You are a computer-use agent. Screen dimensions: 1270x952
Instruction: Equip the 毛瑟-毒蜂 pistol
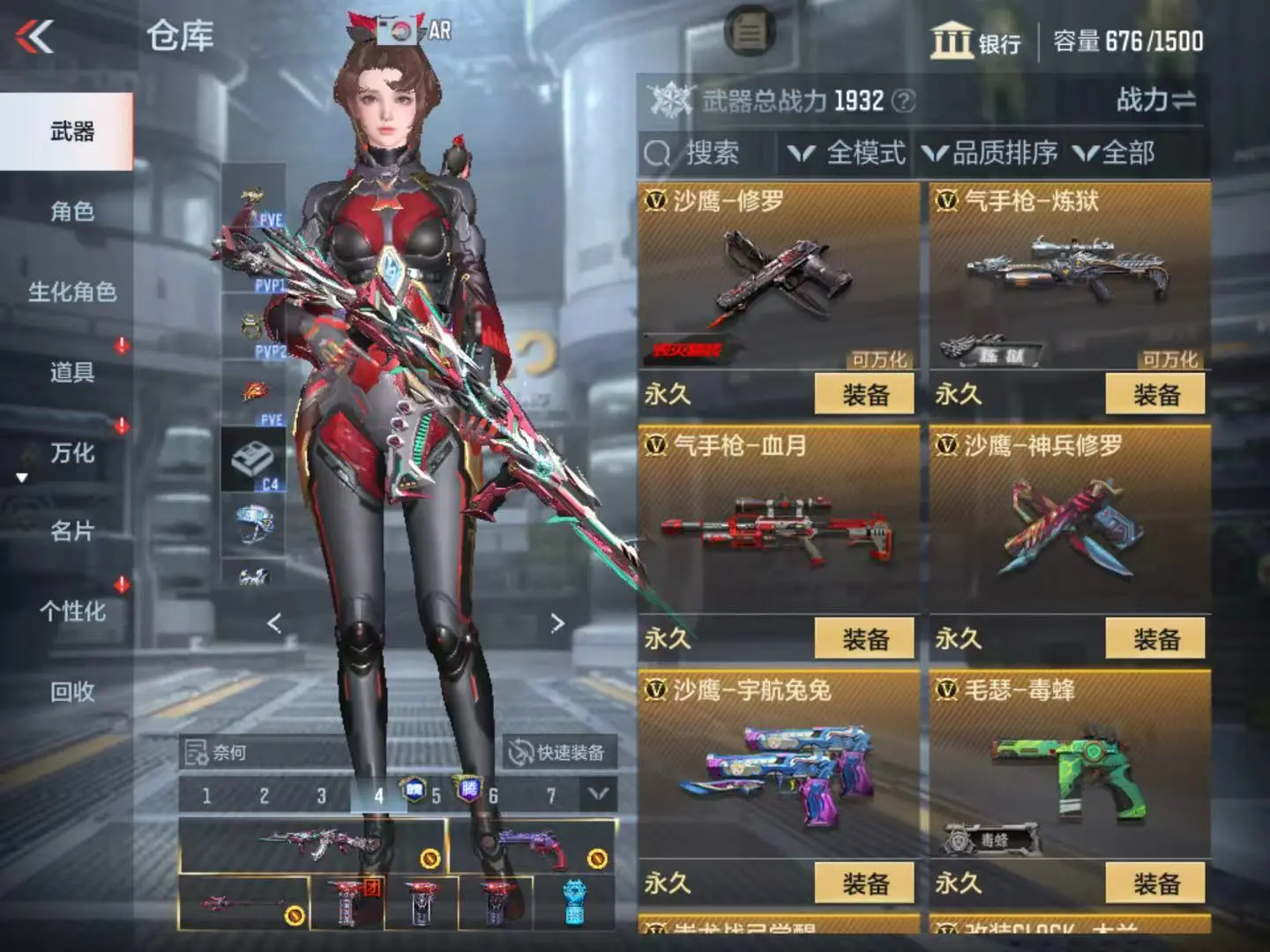coord(1155,883)
